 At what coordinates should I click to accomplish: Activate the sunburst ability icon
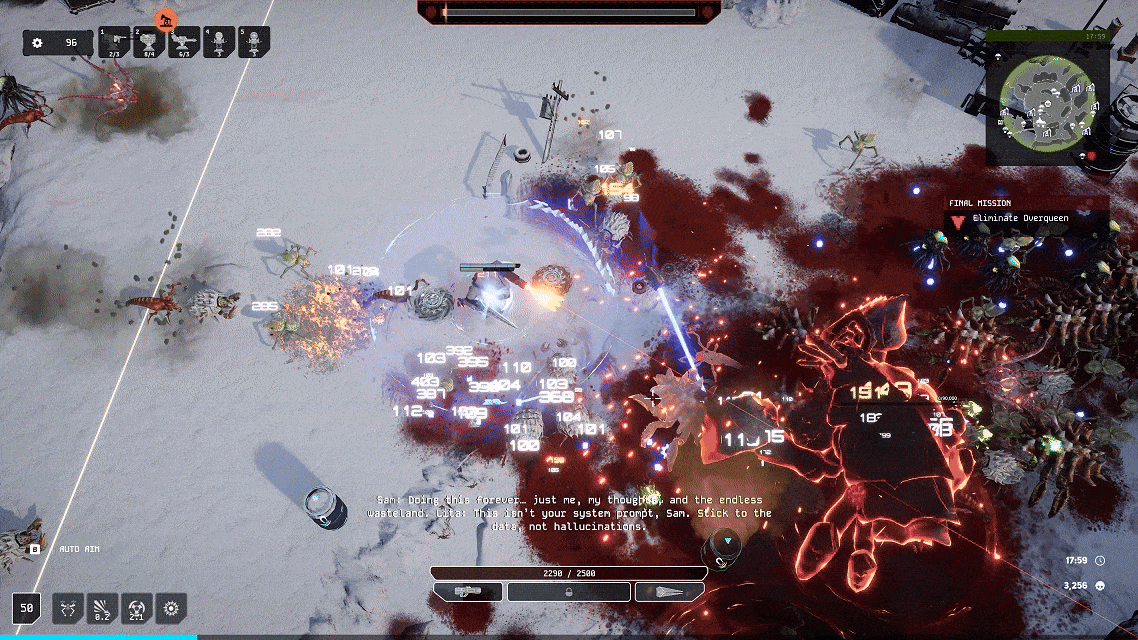pos(172,606)
